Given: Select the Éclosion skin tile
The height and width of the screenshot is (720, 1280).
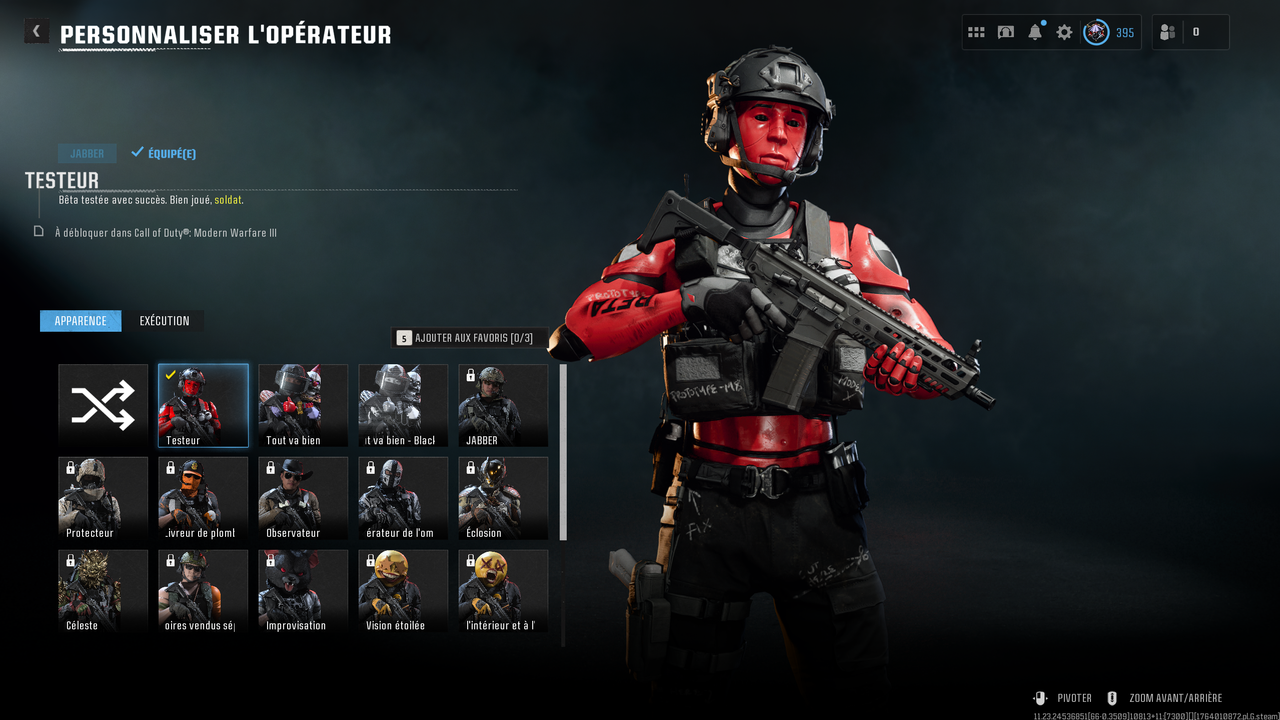Looking at the screenshot, I should 503,498.
